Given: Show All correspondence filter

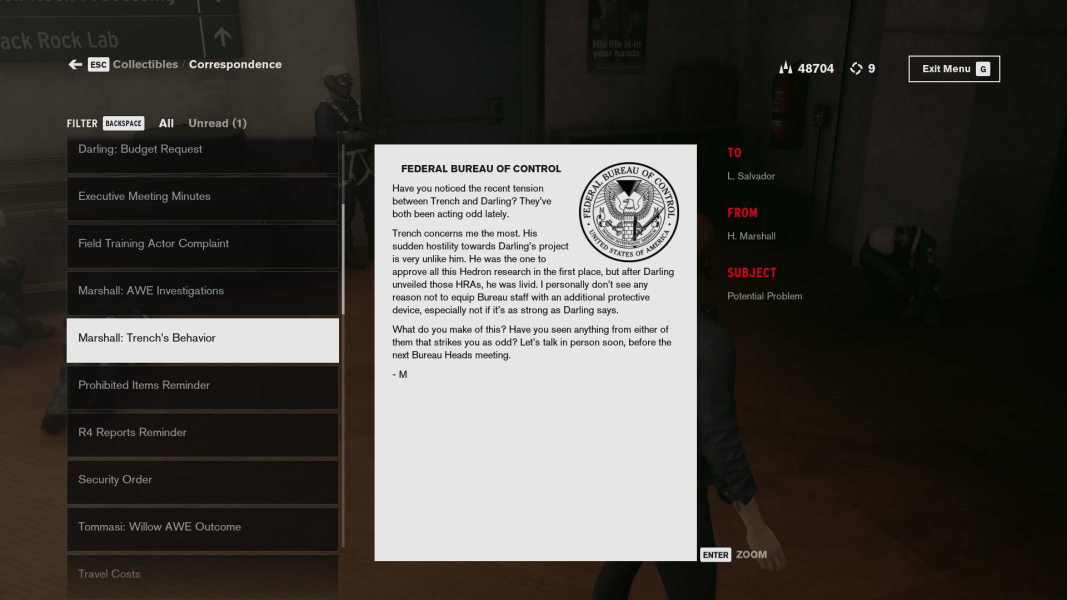Looking at the screenshot, I should [166, 124].
